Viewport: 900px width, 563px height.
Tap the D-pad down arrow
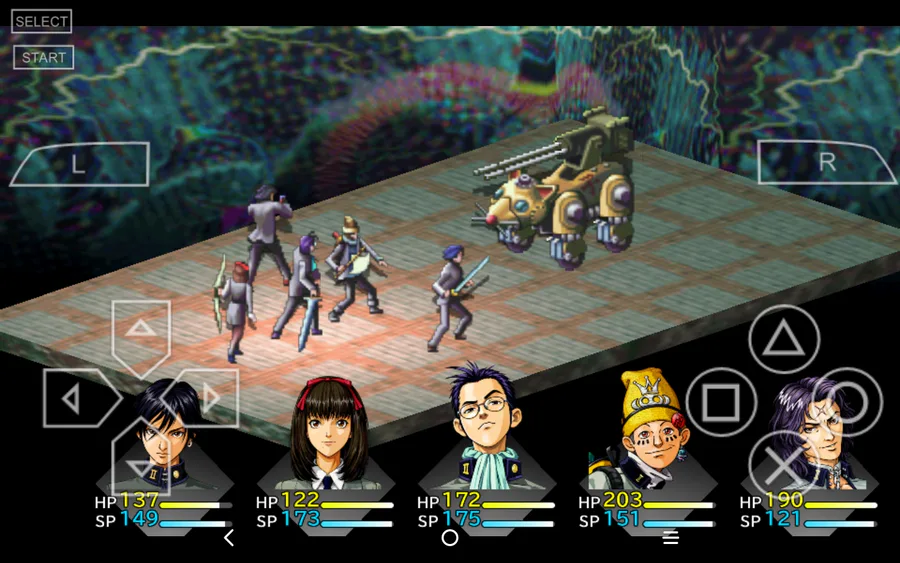[141, 462]
